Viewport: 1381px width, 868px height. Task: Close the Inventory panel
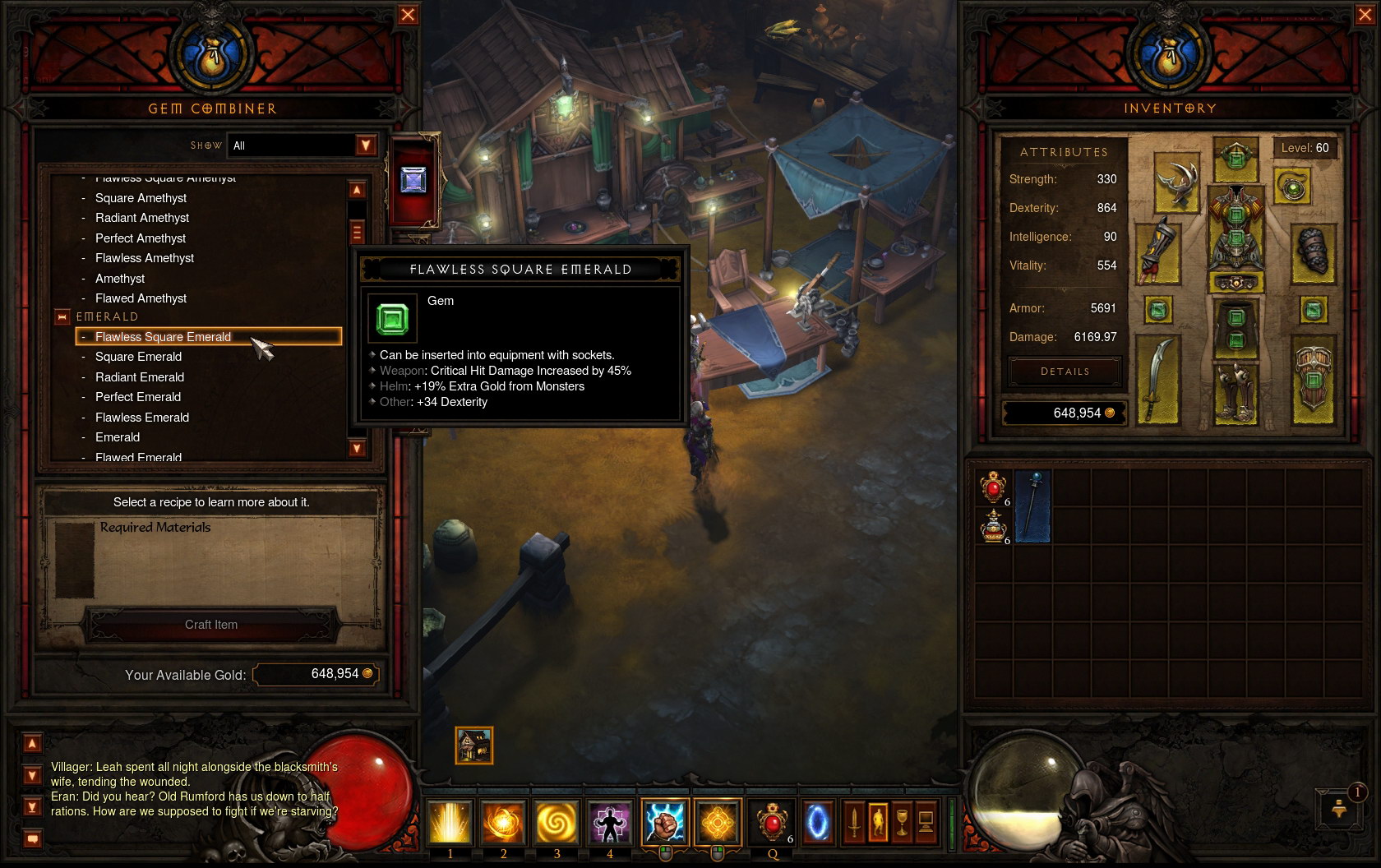pyautogui.click(x=1365, y=15)
